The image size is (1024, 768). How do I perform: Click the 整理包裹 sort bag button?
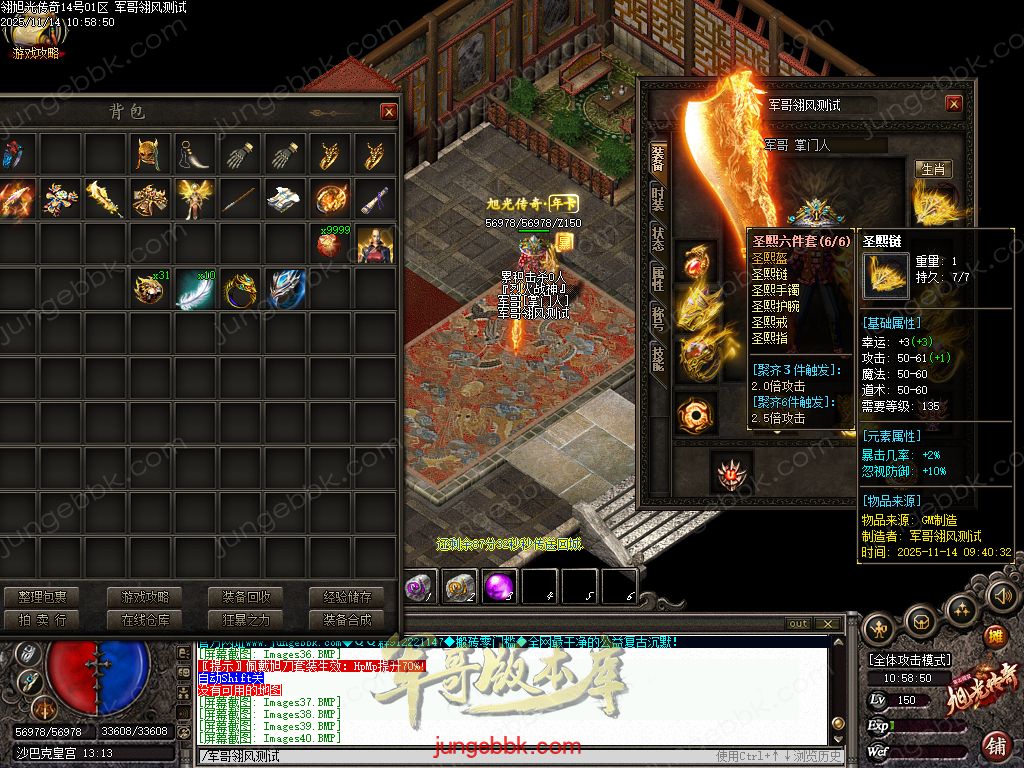(x=42, y=597)
